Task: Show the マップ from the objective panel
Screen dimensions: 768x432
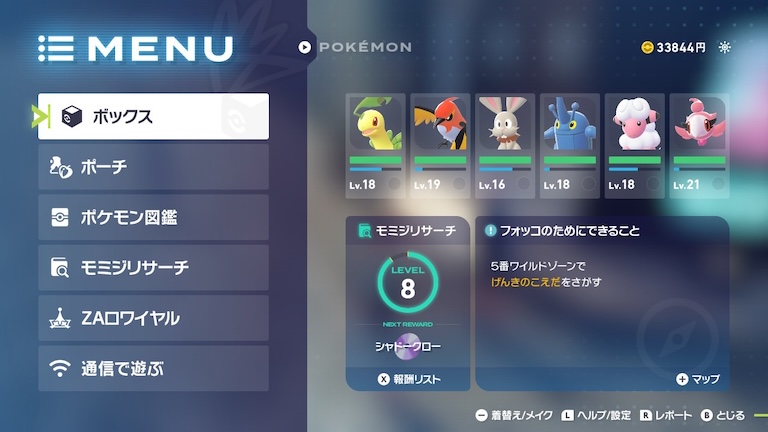Action: [698, 379]
